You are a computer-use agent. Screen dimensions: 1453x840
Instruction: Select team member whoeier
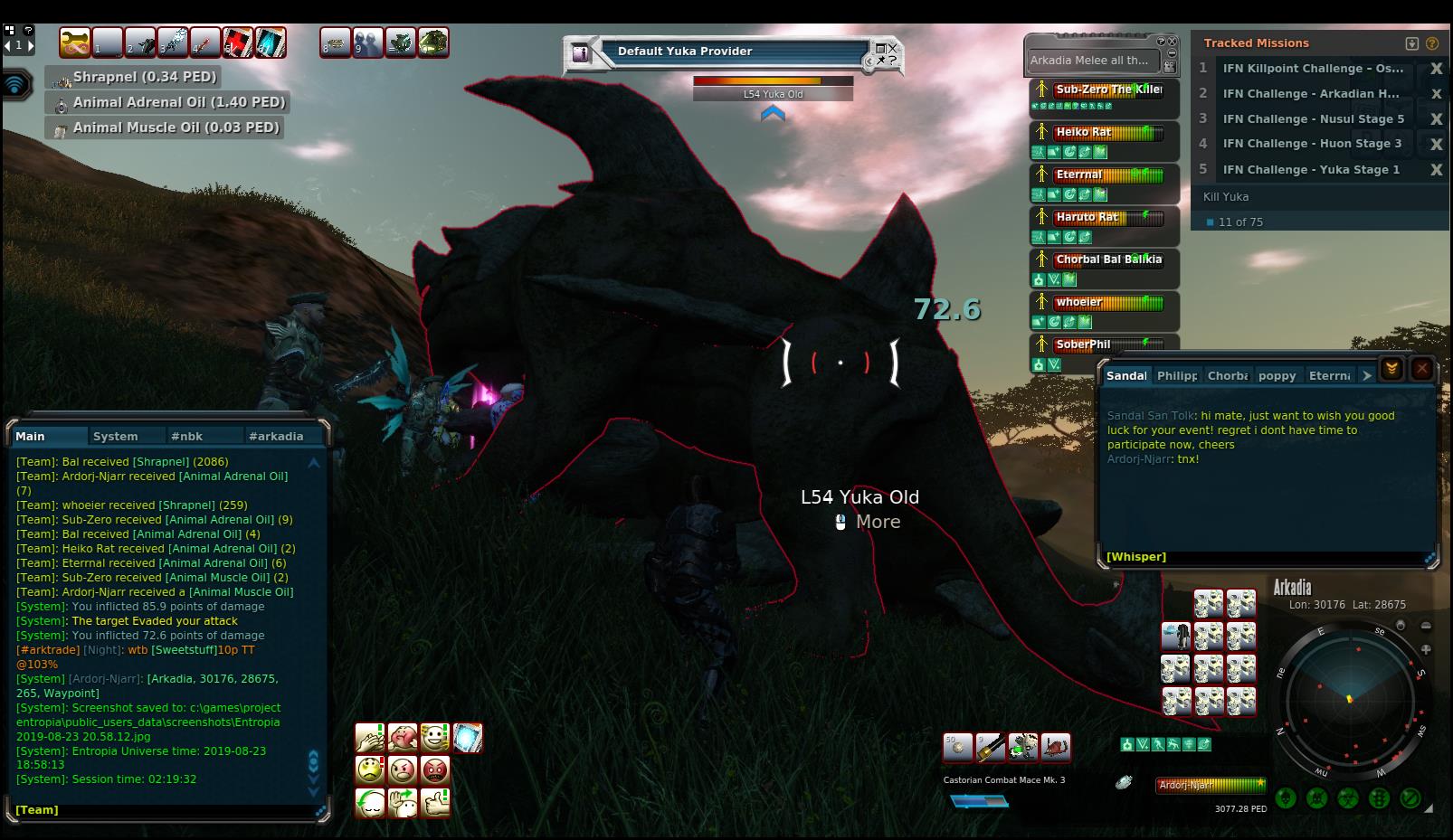point(1078,302)
